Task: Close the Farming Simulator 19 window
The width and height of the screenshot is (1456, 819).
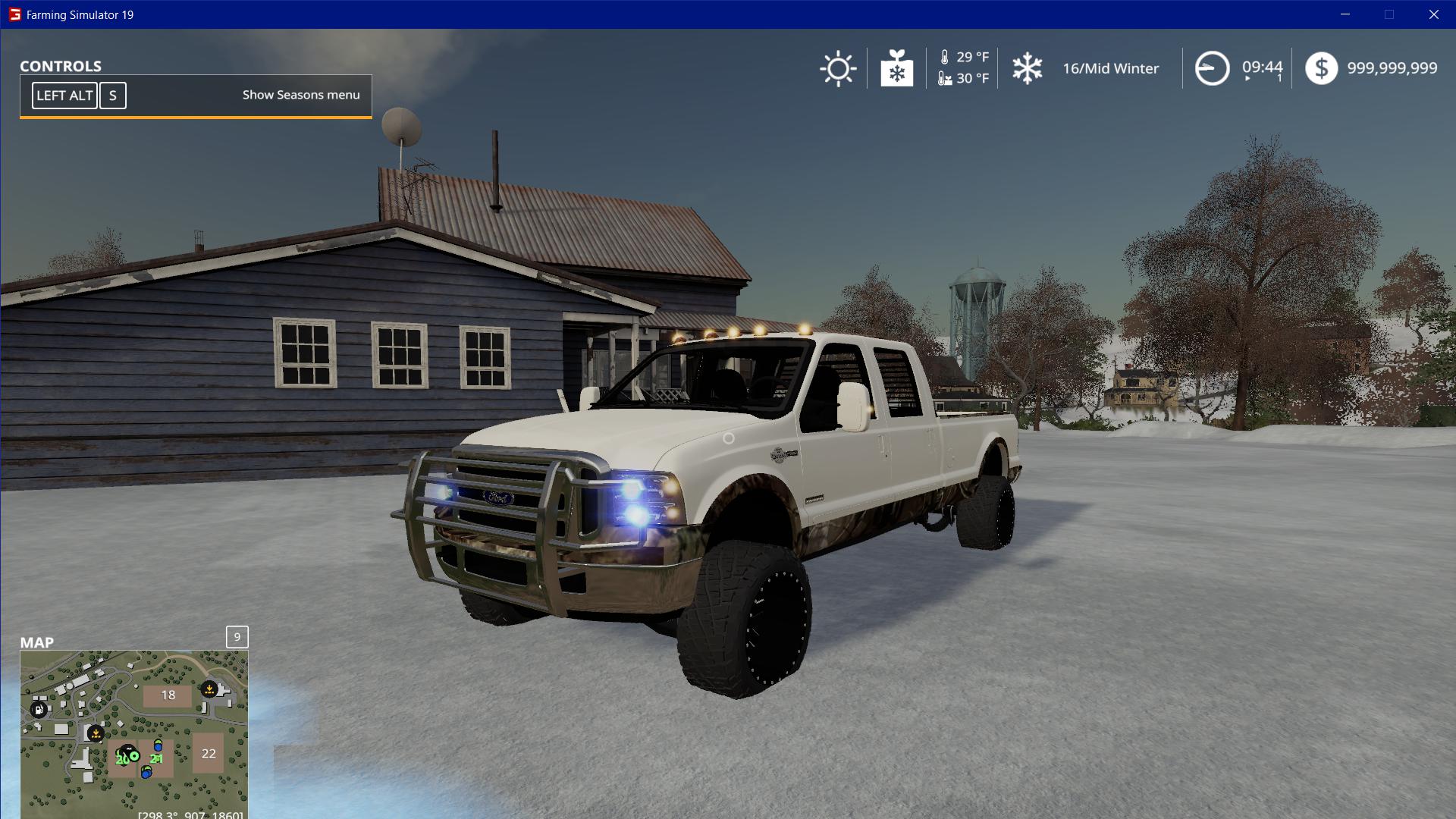Action: tap(1433, 14)
